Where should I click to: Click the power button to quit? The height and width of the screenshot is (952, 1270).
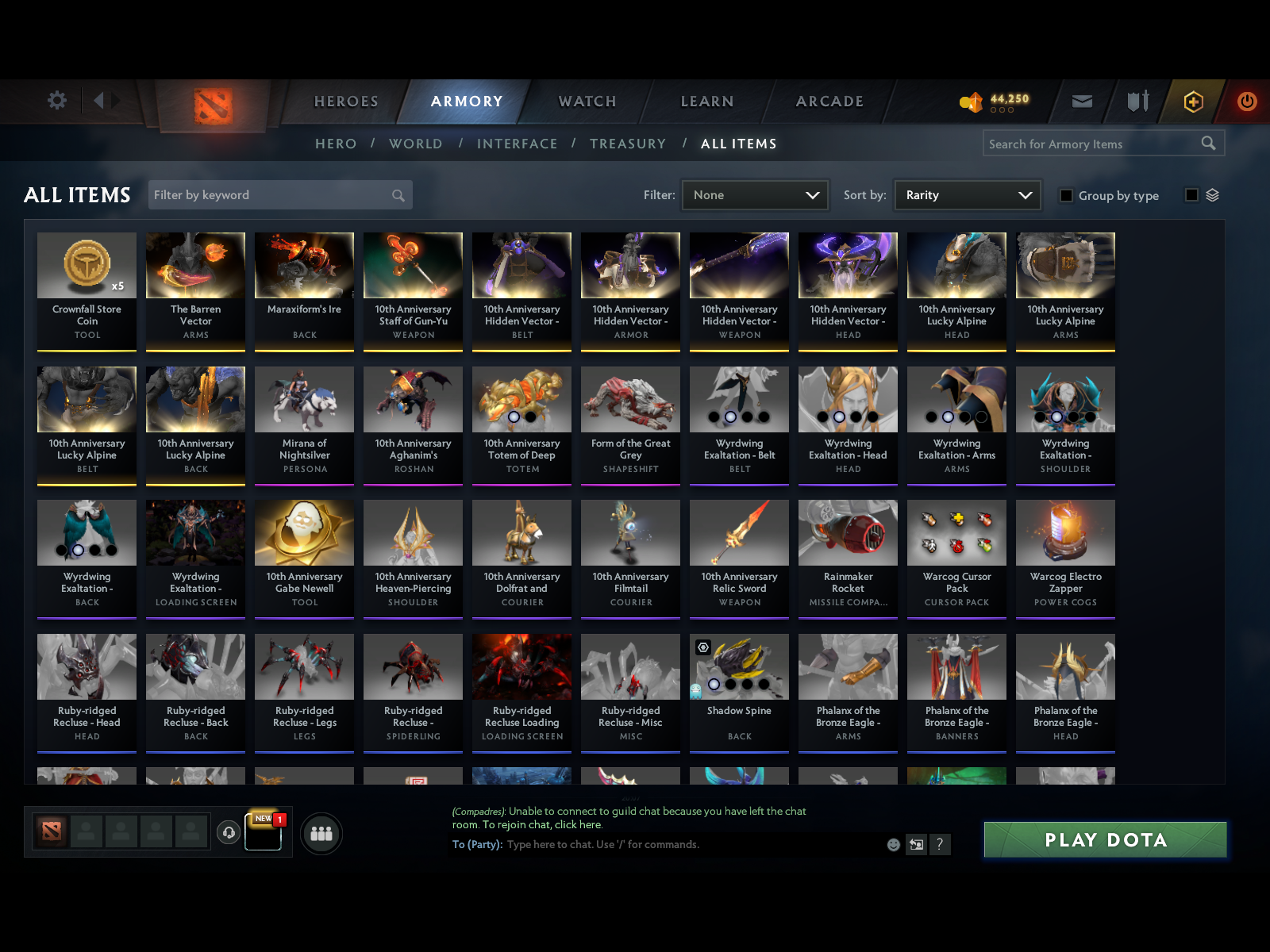[x=1245, y=102]
